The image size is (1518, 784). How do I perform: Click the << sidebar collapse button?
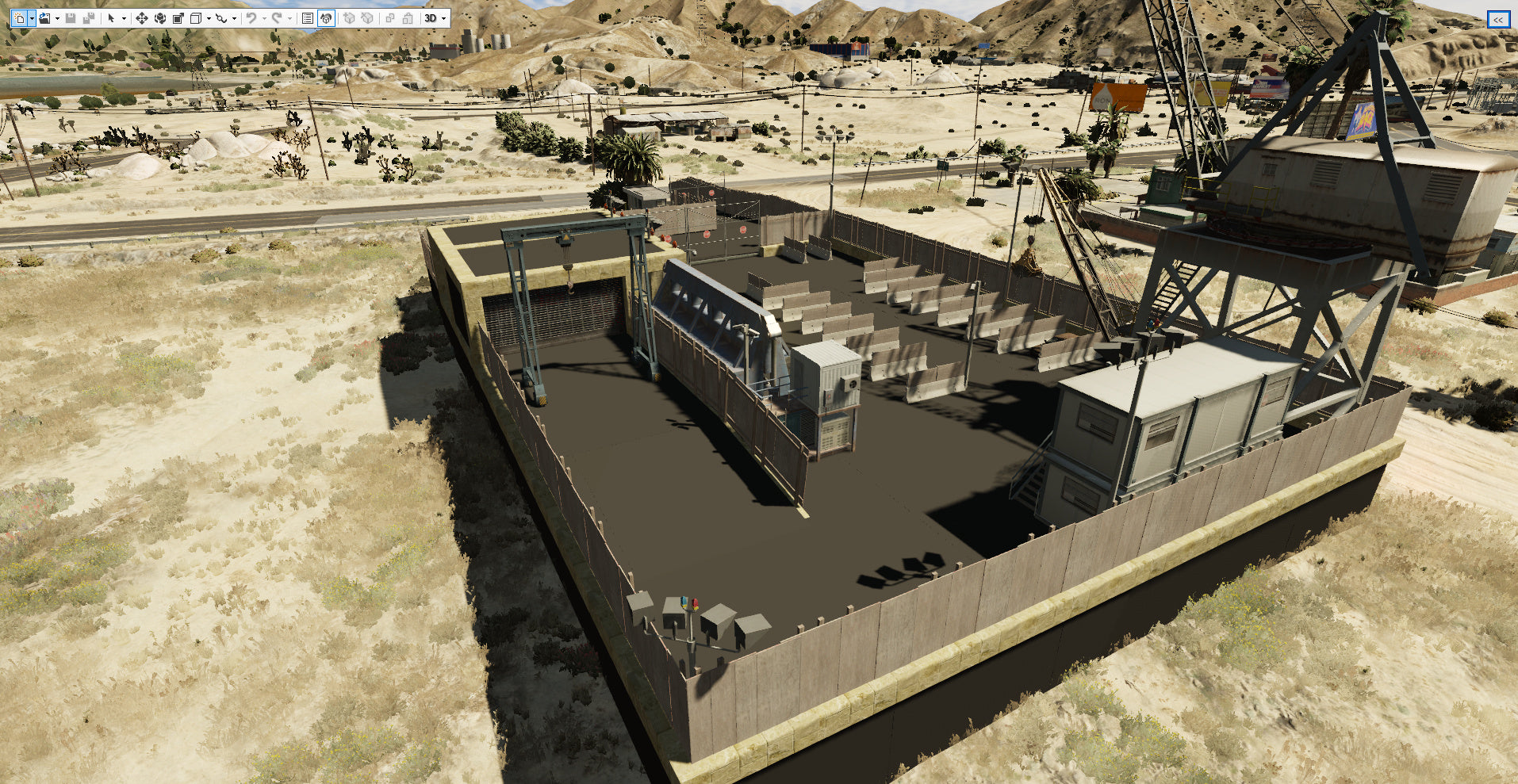(x=1497, y=17)
